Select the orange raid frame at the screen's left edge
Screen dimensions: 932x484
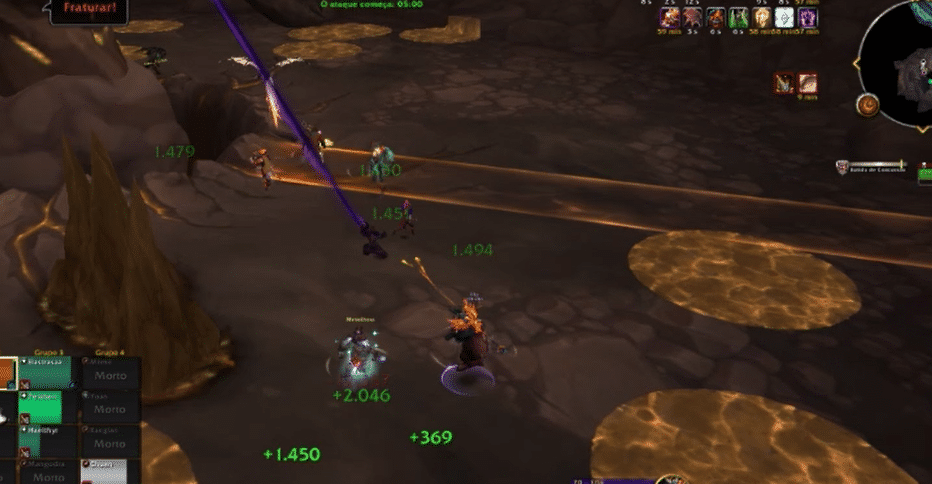pyautogui.click(x=7, y=373)
